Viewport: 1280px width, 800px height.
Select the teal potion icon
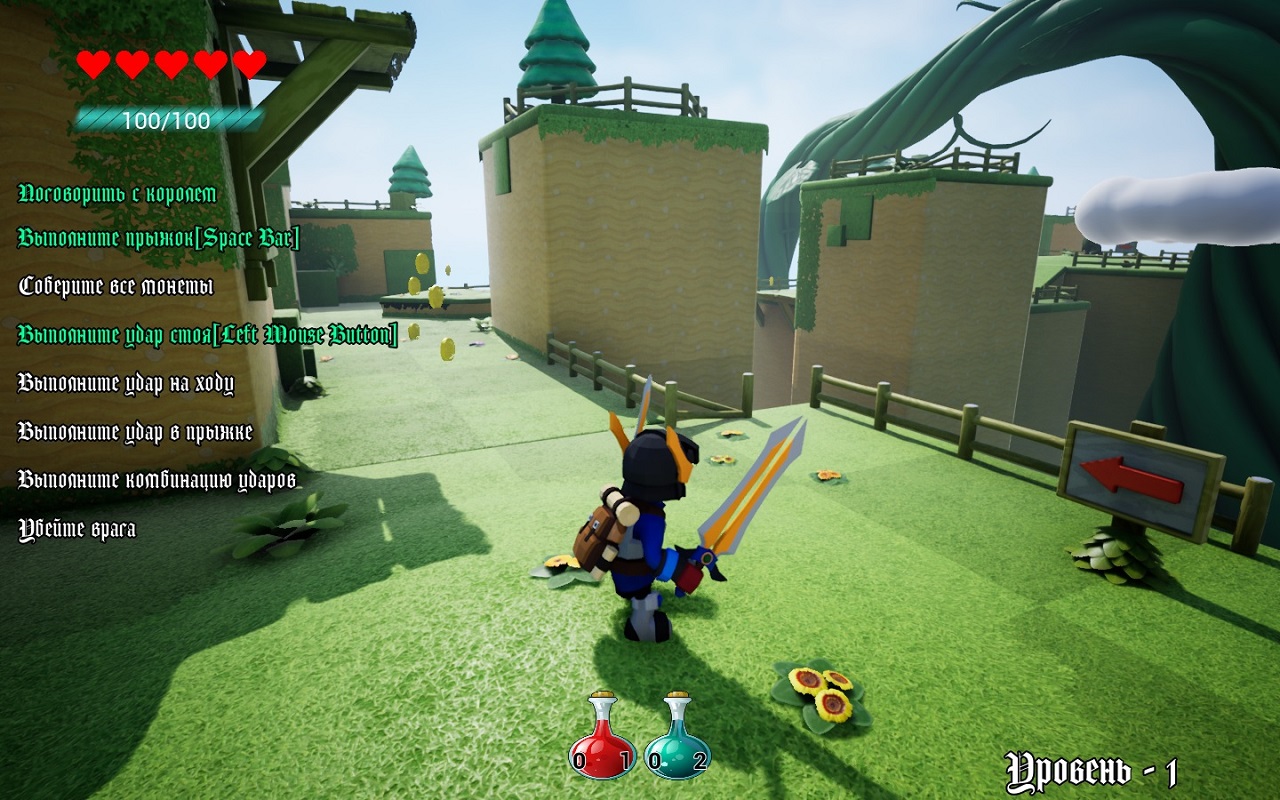(677, 738)
